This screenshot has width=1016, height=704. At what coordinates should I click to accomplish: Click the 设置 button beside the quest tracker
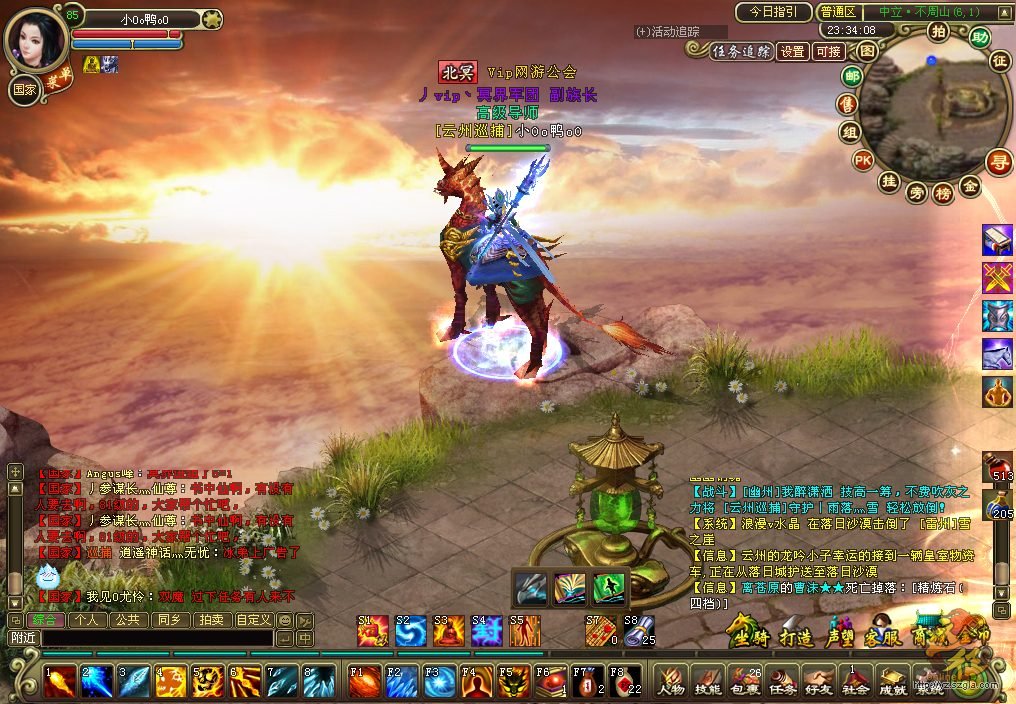(793, 52)
